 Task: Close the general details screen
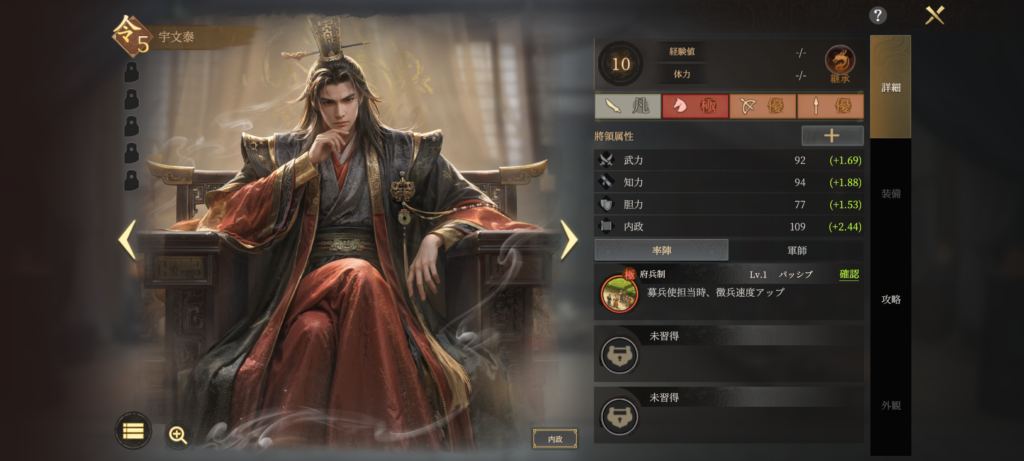coord(935,15)
